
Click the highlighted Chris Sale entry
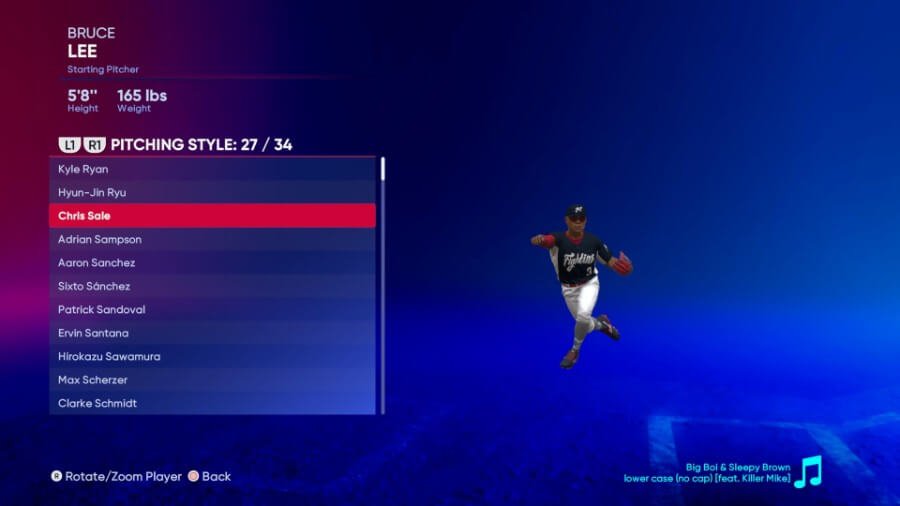(212, 216)
